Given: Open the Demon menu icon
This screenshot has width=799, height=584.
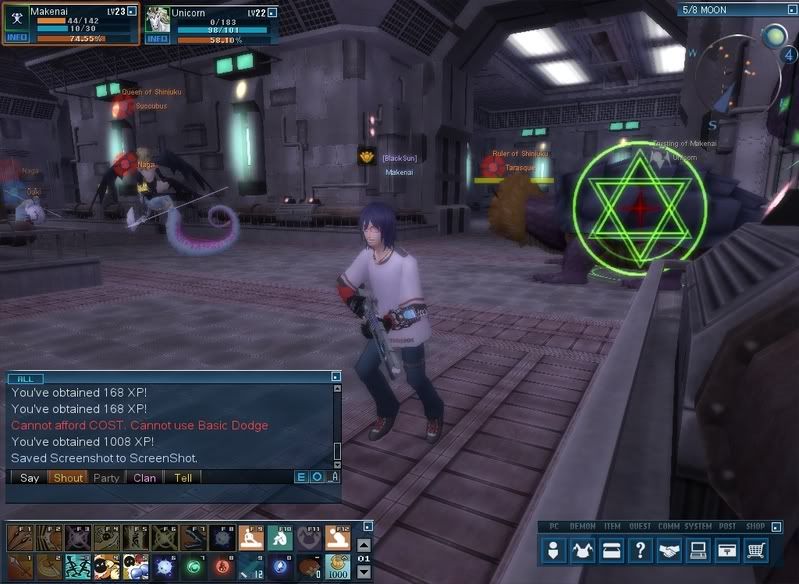Looking at the screenshot, I should pyautogui.click(x=583, y=550).
